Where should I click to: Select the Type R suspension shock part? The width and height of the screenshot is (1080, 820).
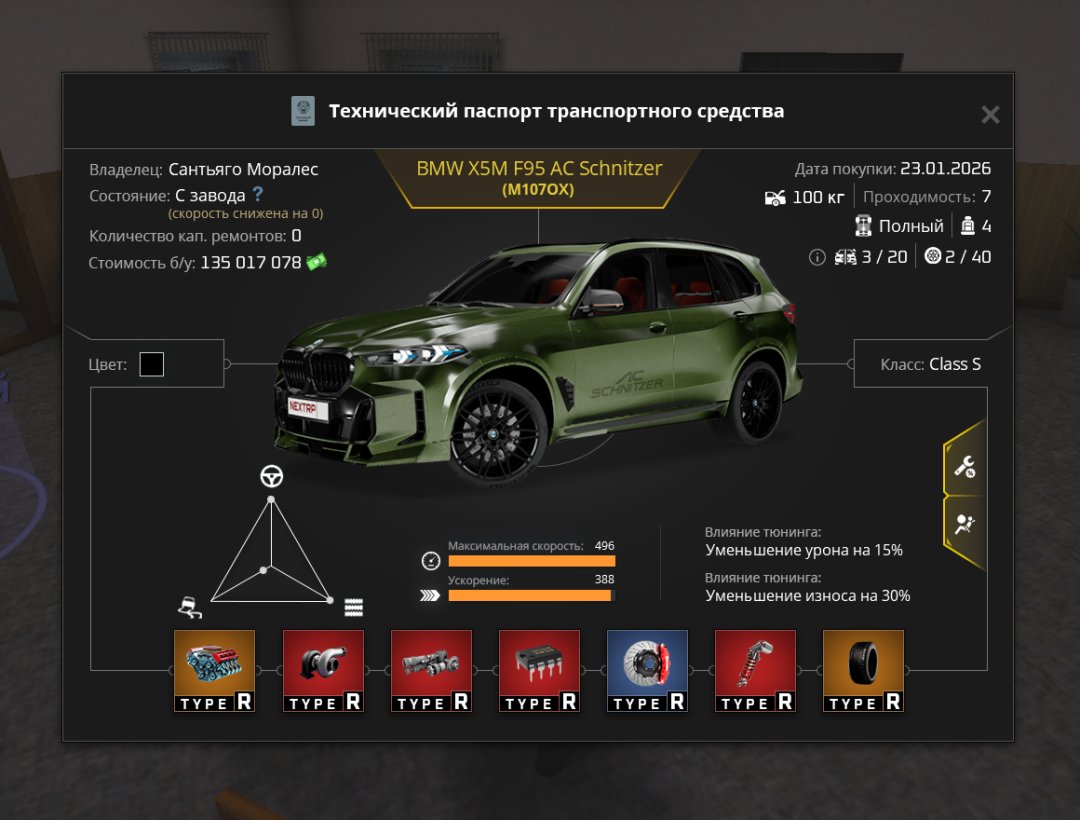[x=754, y=670]
